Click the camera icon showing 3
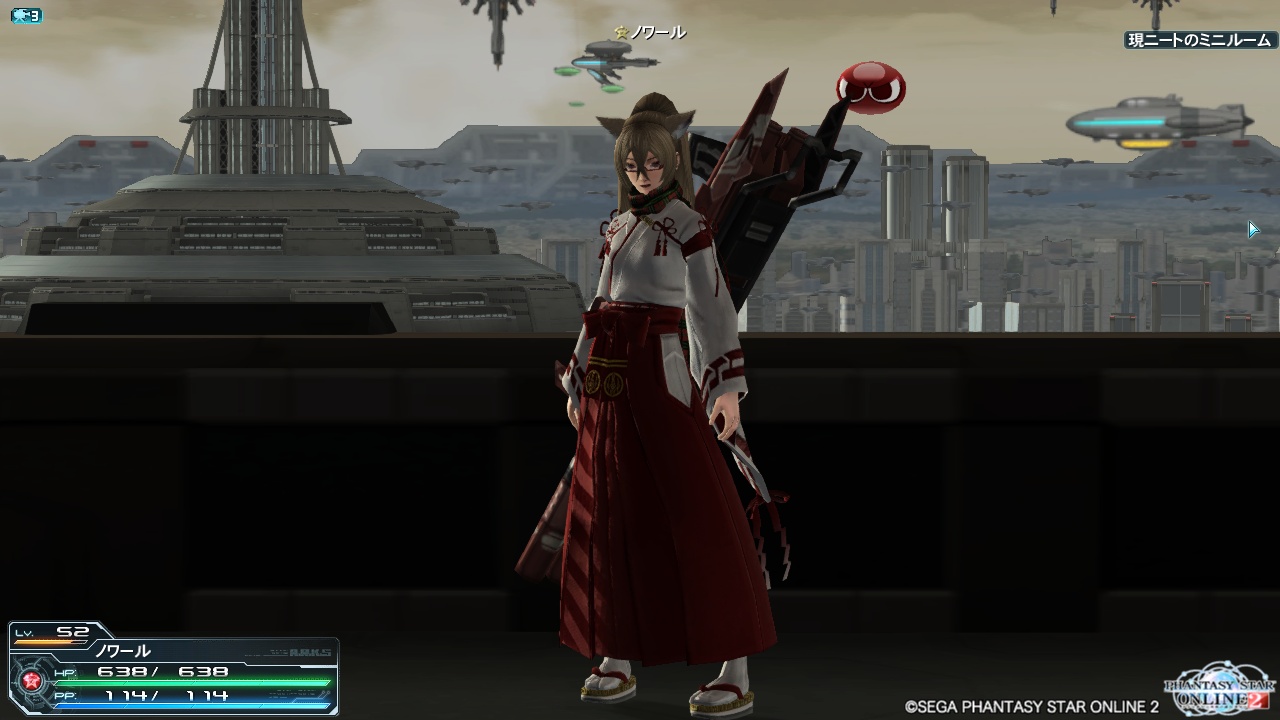 point(26,16)
